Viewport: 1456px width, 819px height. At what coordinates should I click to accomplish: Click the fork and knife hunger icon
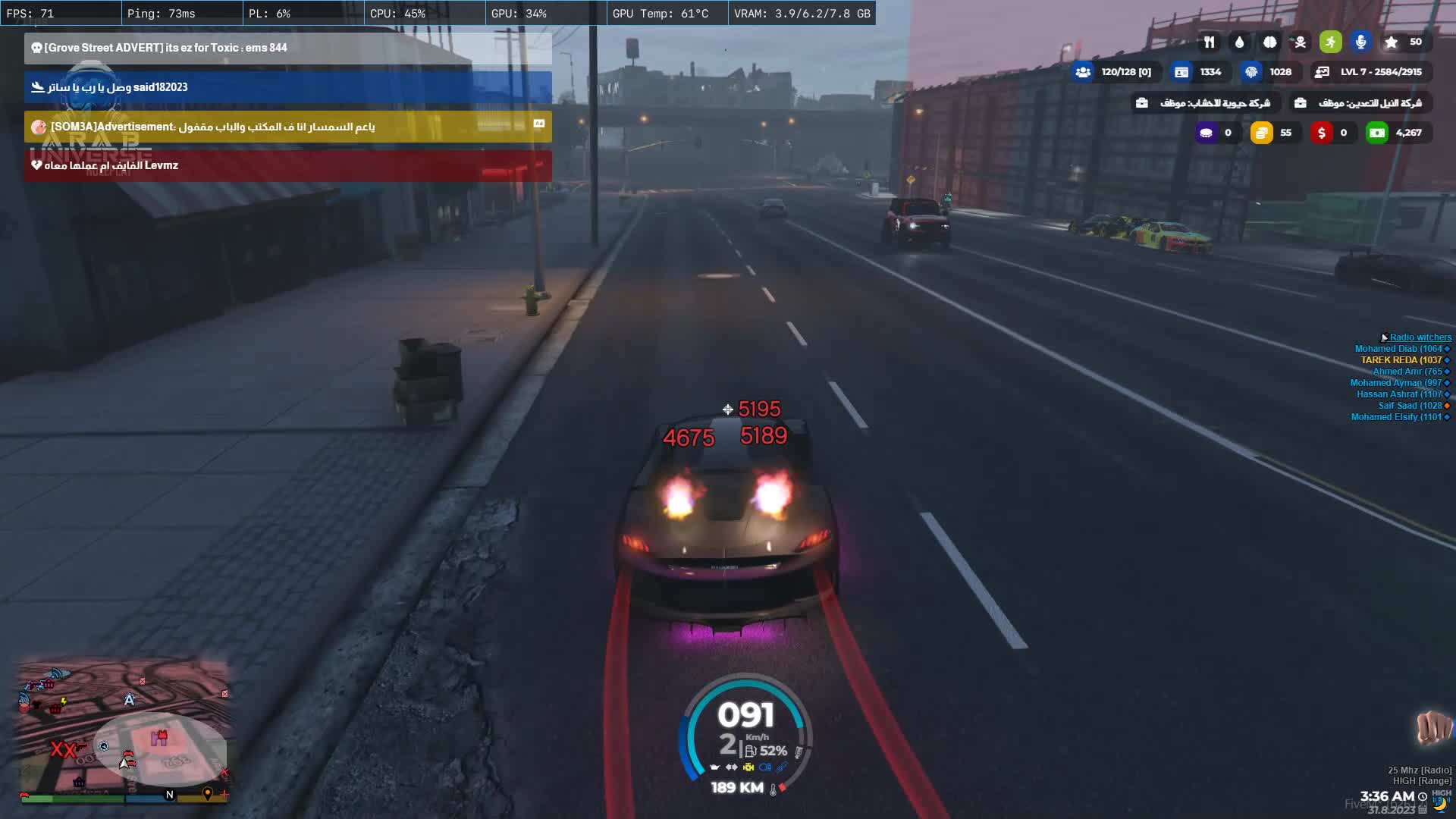click(x=1209, y=42)
